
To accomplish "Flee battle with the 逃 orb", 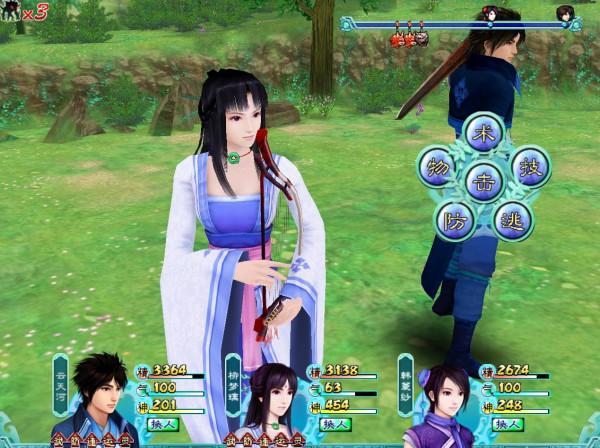I will 514,220.
